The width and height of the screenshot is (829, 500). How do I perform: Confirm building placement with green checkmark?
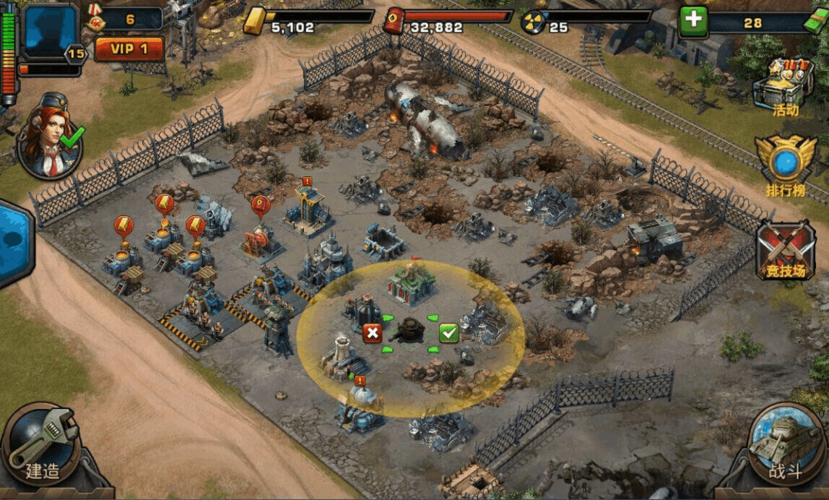[x=448, y=333]
